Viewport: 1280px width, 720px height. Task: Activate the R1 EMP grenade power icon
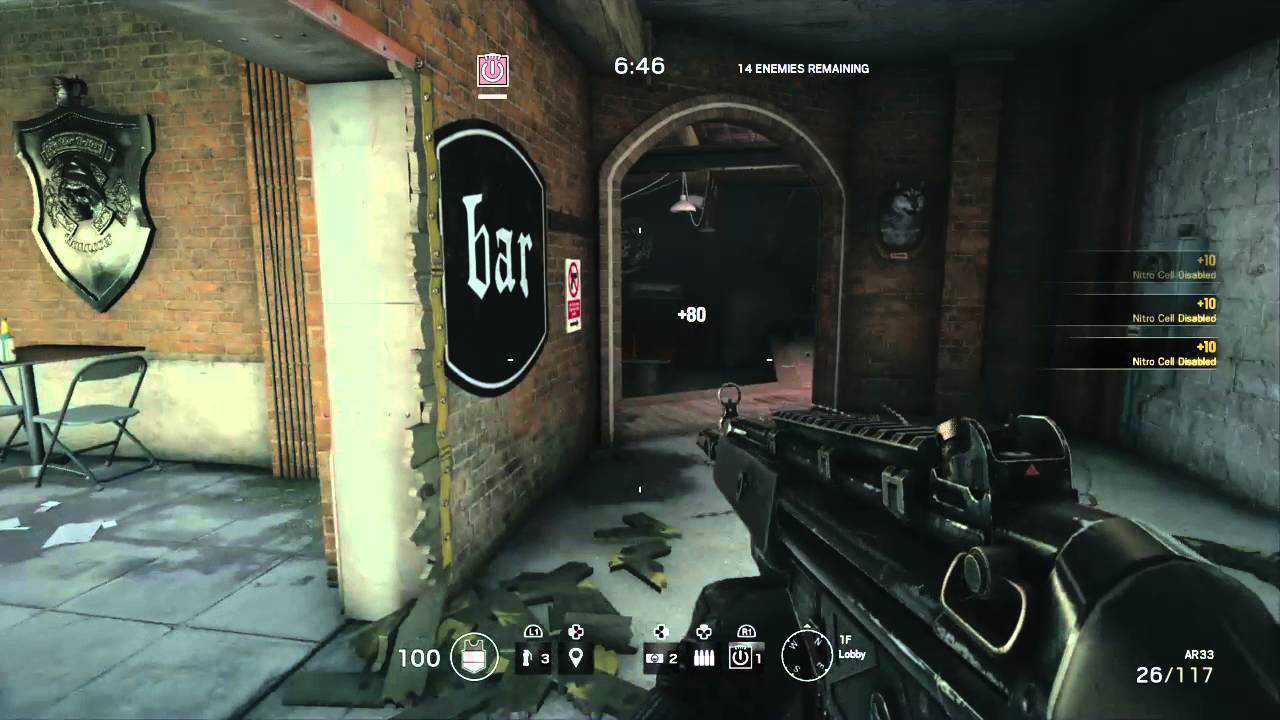point(745,658)
